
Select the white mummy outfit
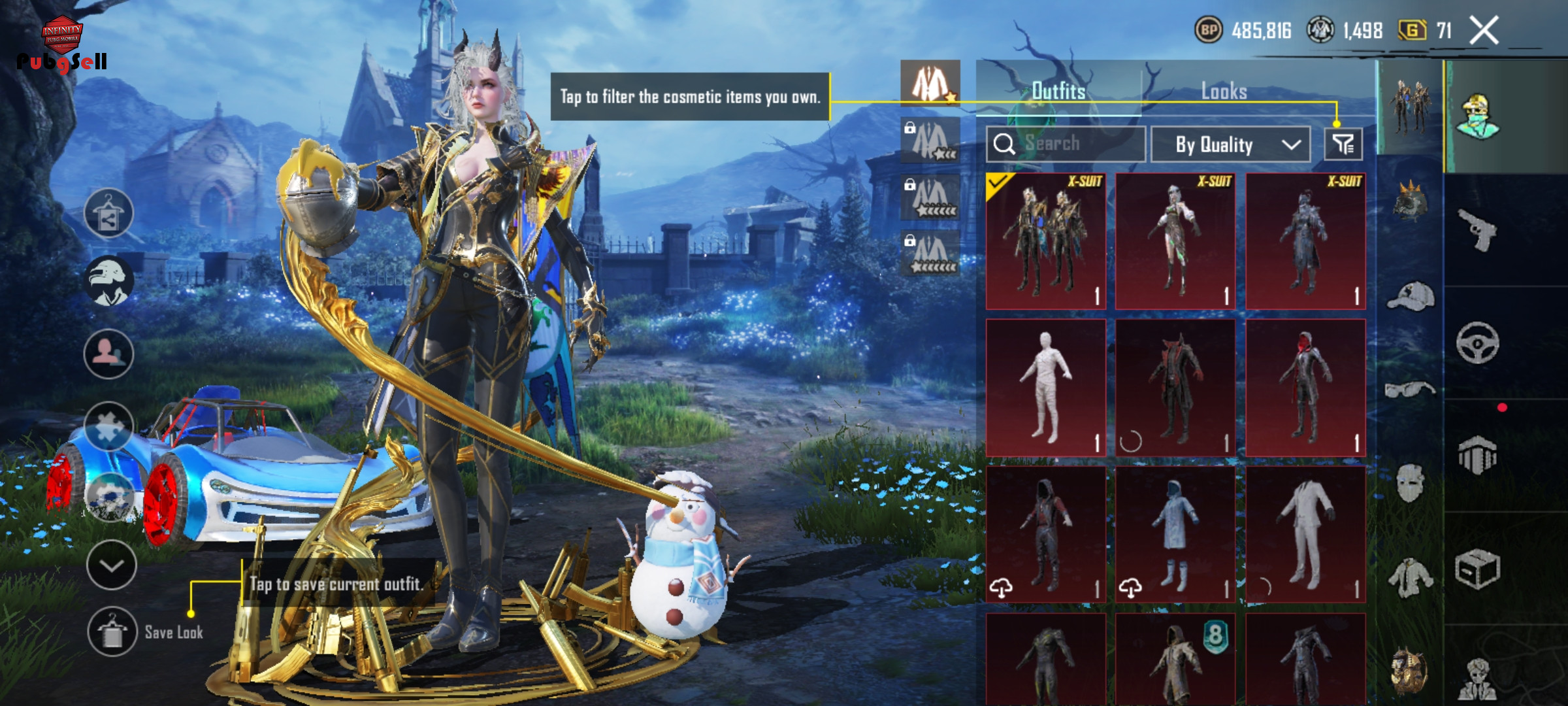(x=1045, y=388)
